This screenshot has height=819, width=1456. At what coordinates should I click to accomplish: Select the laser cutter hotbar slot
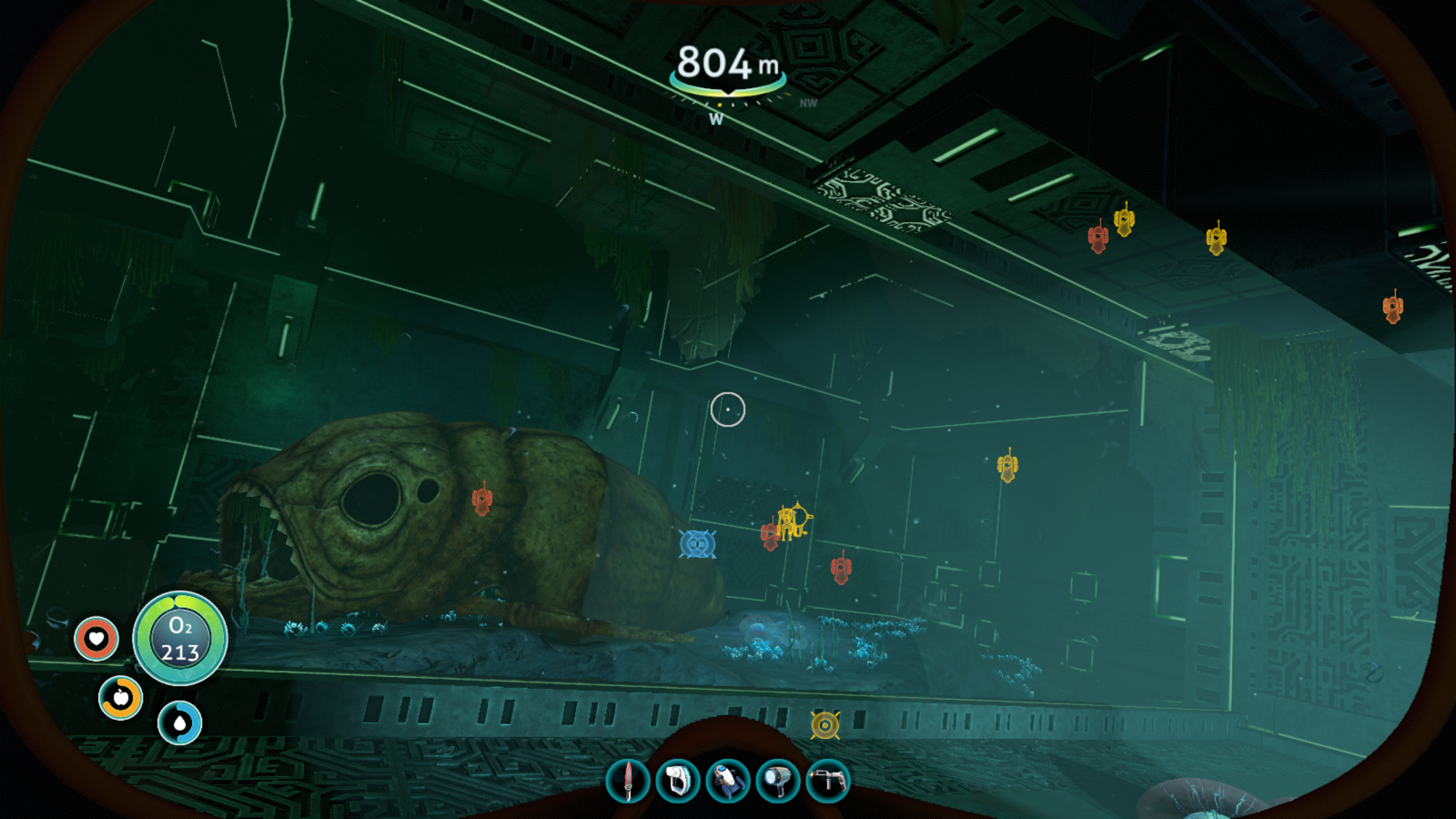coord(827,781)
